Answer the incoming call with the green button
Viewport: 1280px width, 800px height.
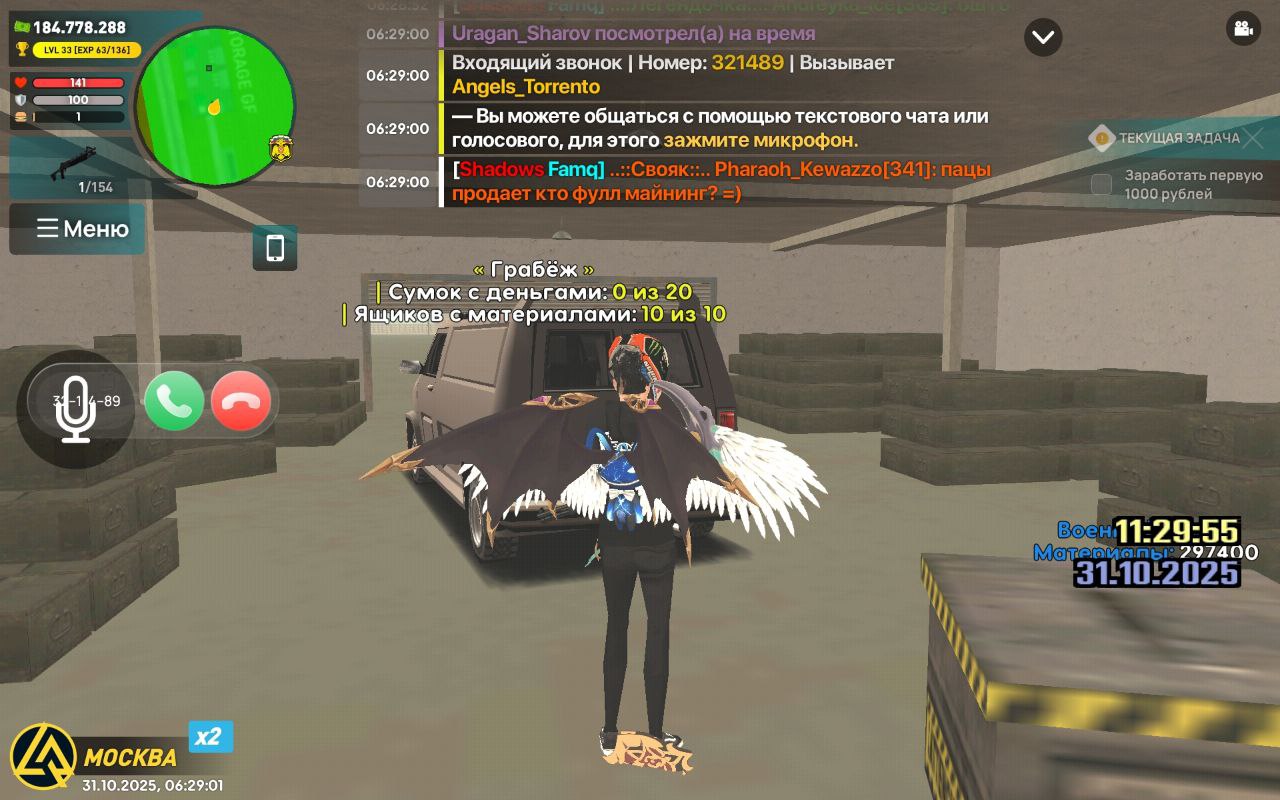coord(174,401)
